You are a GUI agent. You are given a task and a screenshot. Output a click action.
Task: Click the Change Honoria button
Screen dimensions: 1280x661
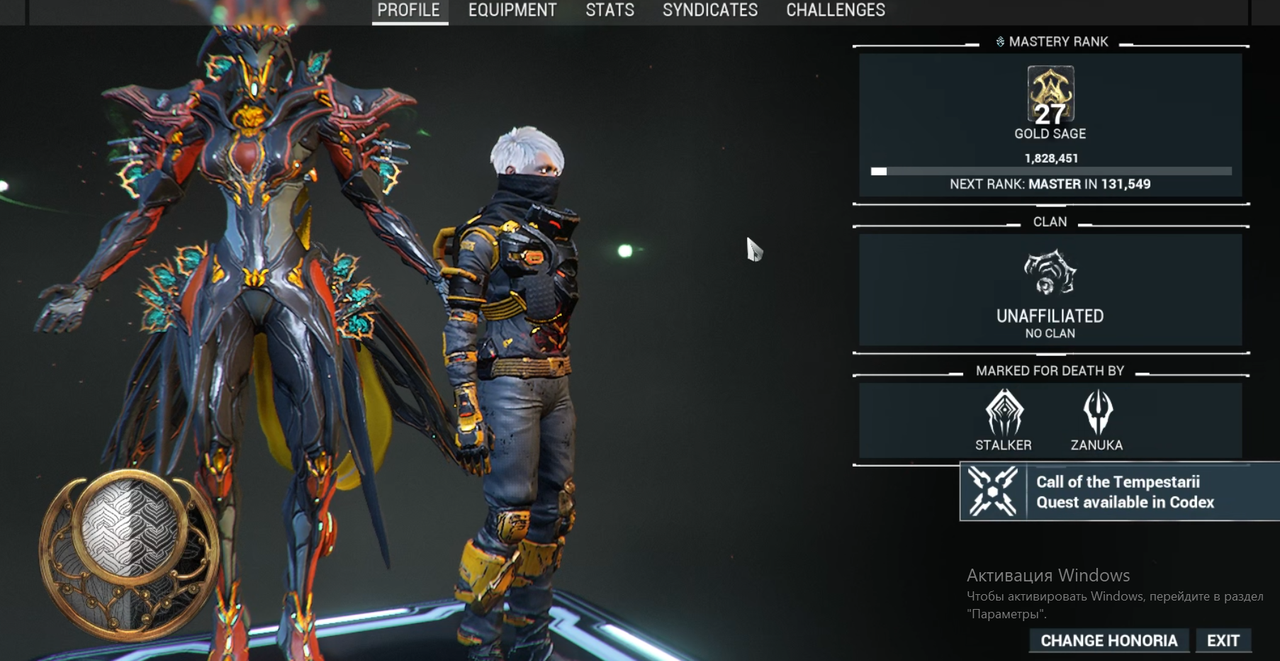pos(1109,640)
